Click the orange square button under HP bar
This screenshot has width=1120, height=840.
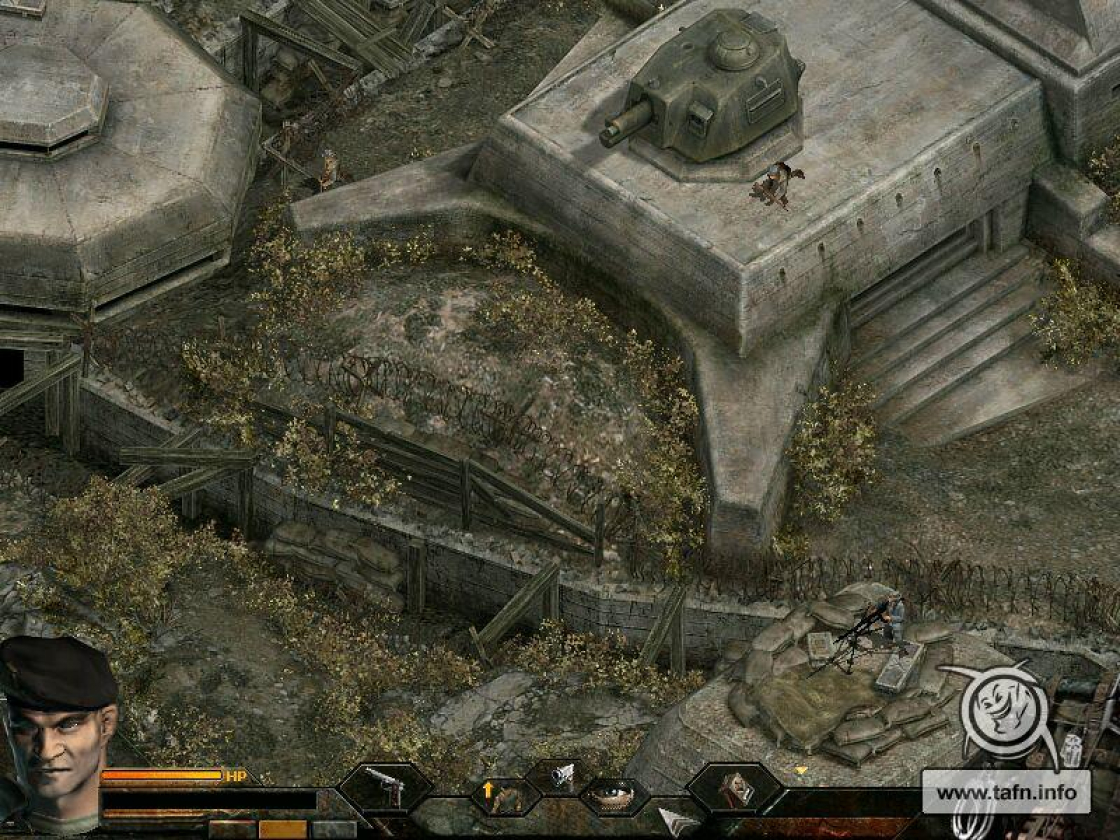283,829
